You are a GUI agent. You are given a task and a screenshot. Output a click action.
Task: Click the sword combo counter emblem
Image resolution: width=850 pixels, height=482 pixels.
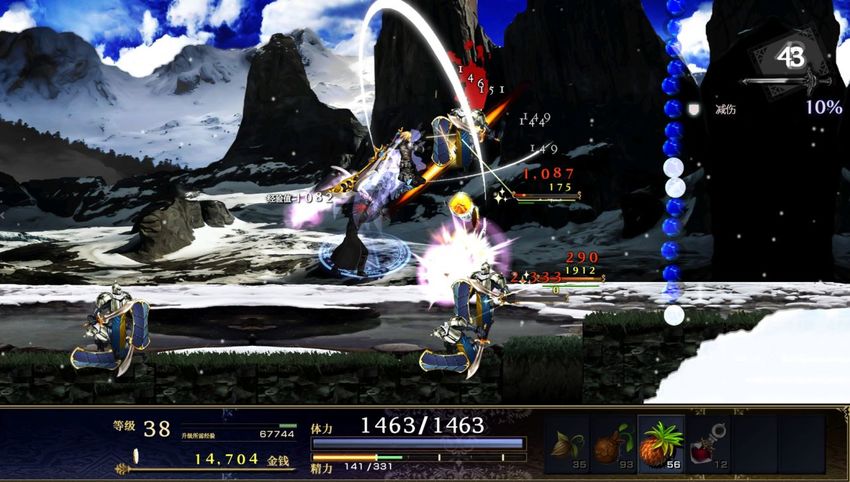(x=791, y=60)
